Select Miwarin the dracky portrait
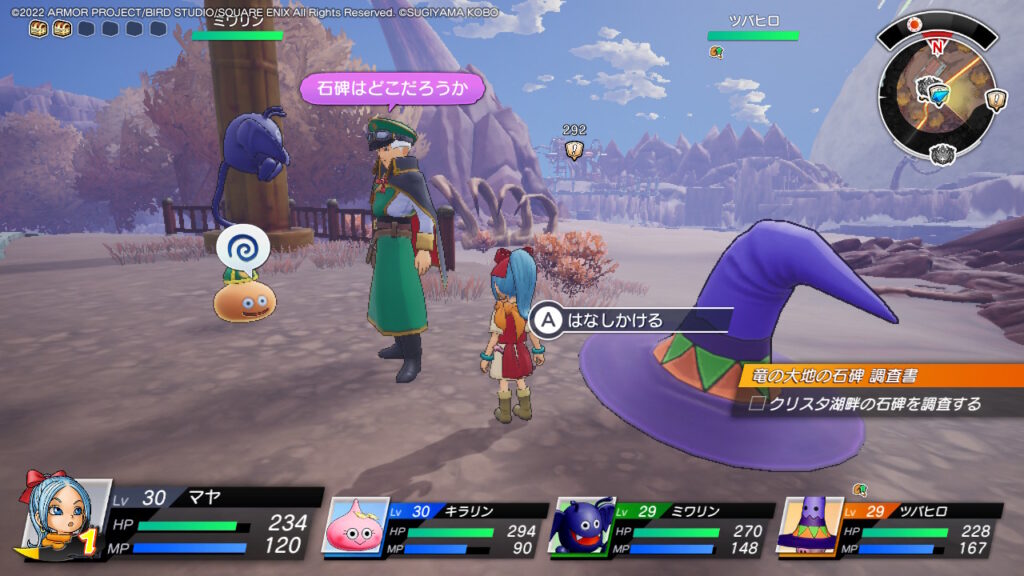Image resolution: width=1024 pixels, height=576 pixels. [x=582, y=526]
